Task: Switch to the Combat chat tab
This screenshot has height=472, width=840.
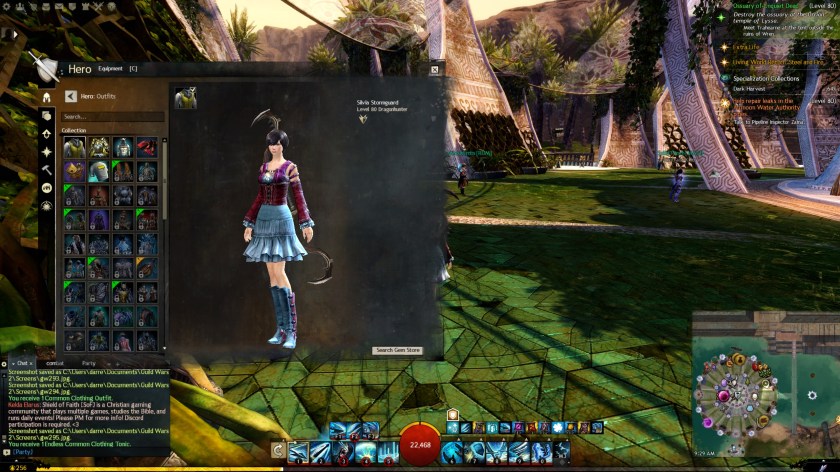Action: [x=55, y=363]
